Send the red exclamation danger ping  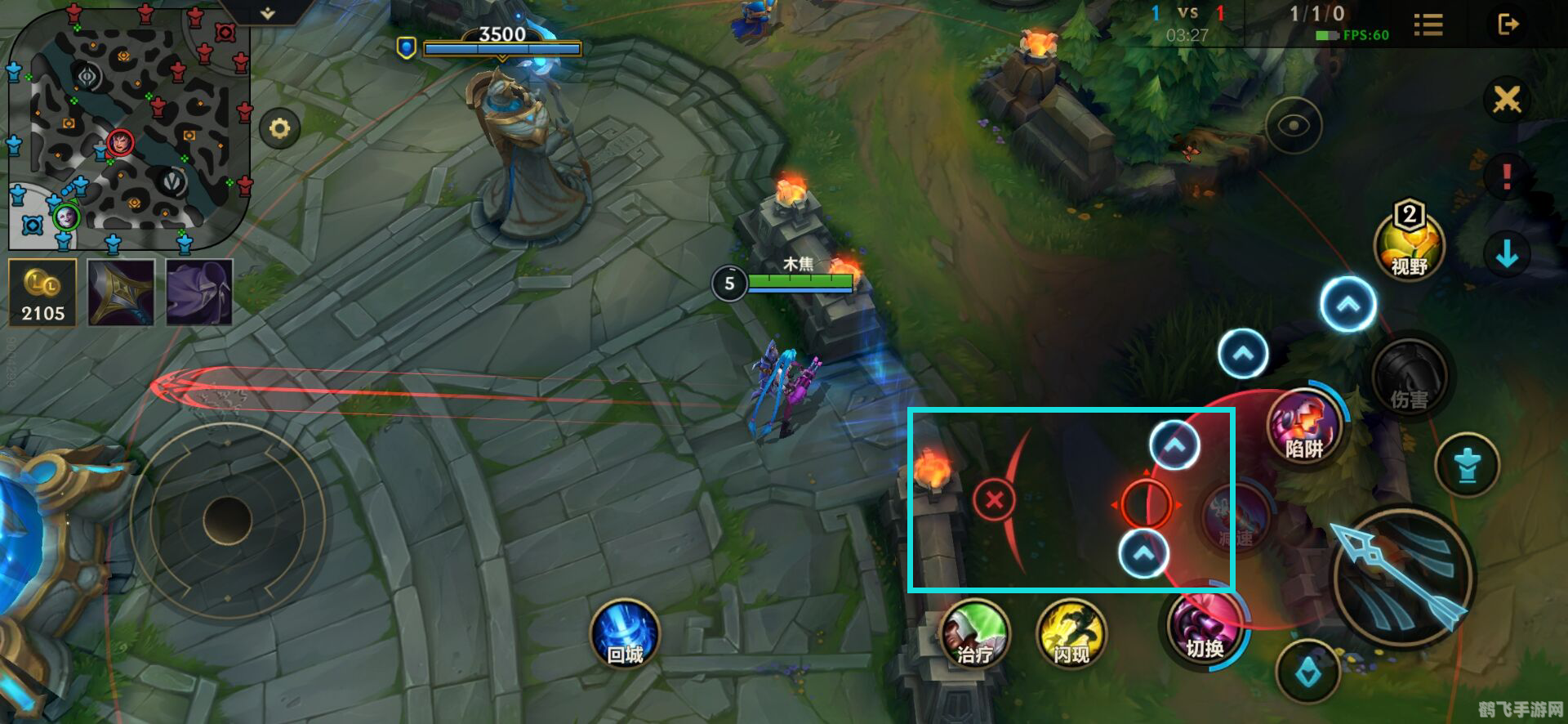tap(1507, 176)
